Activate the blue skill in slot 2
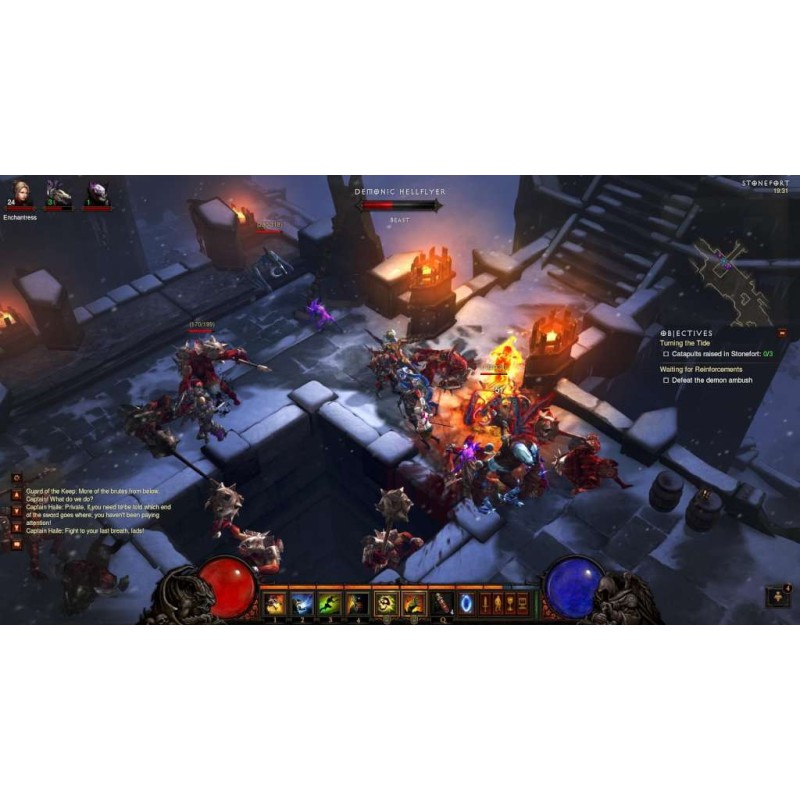 [x=302, y=603]
